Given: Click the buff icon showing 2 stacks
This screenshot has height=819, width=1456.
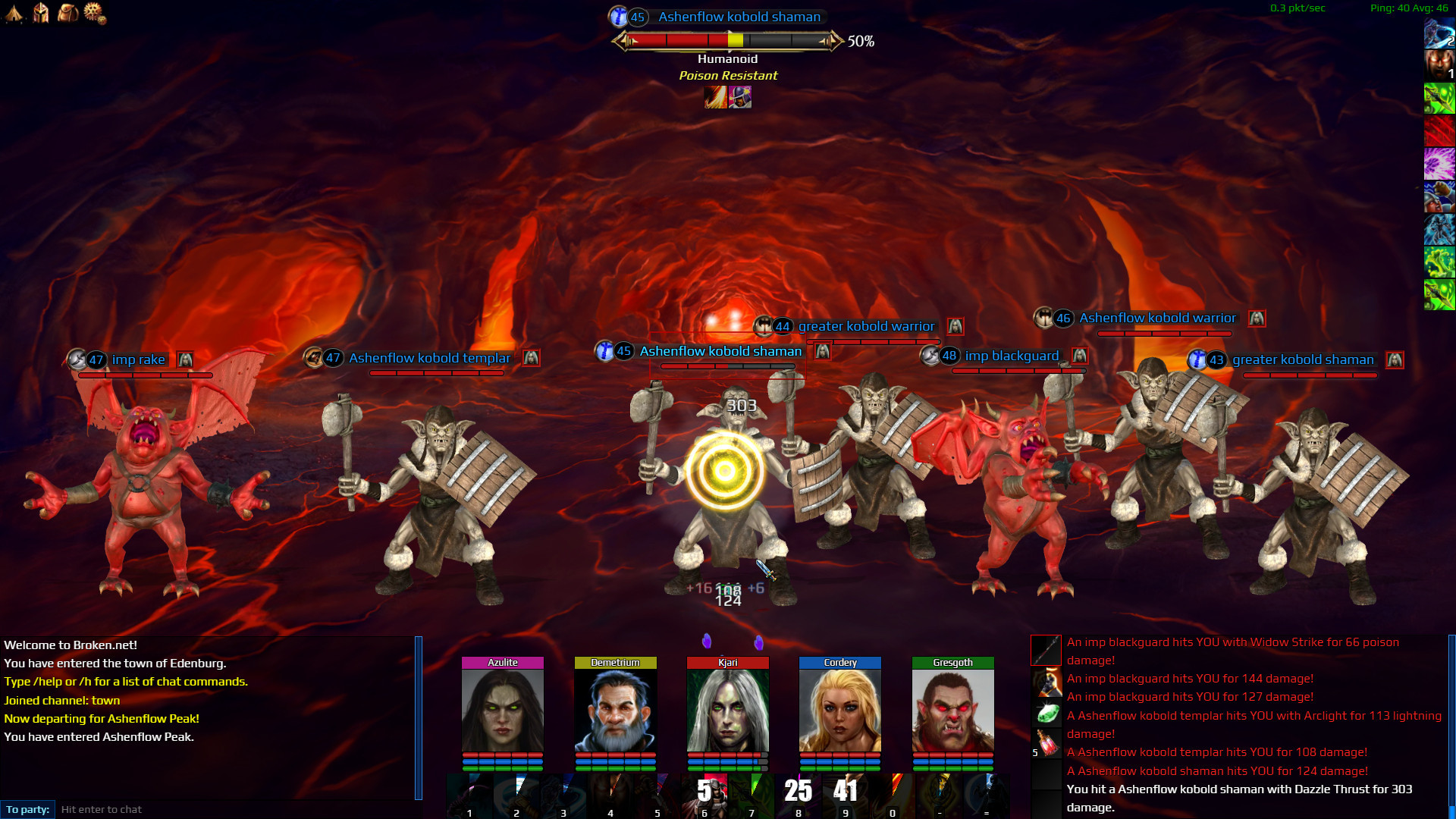Looking at the screenshot, I should pyautogui.click(x=1439, y=34).
